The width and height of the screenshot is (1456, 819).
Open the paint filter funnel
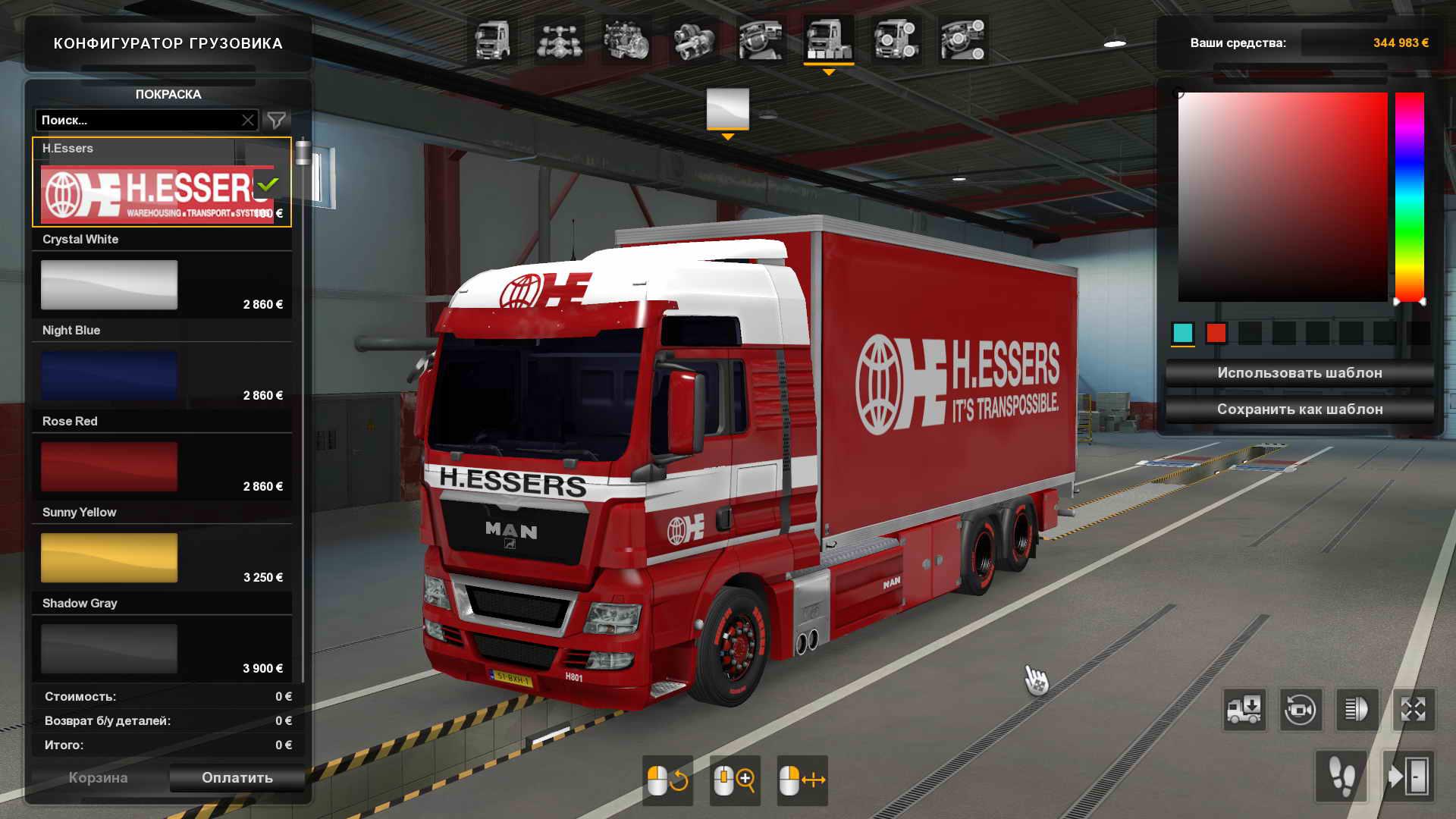pyautogui.click(x=277, y=121)
